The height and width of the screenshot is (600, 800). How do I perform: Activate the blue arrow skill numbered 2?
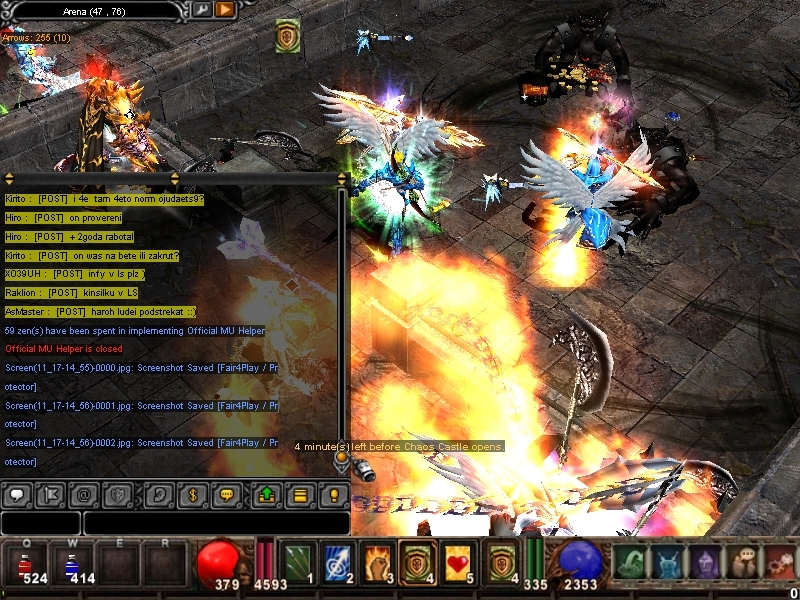click(335, 563)
